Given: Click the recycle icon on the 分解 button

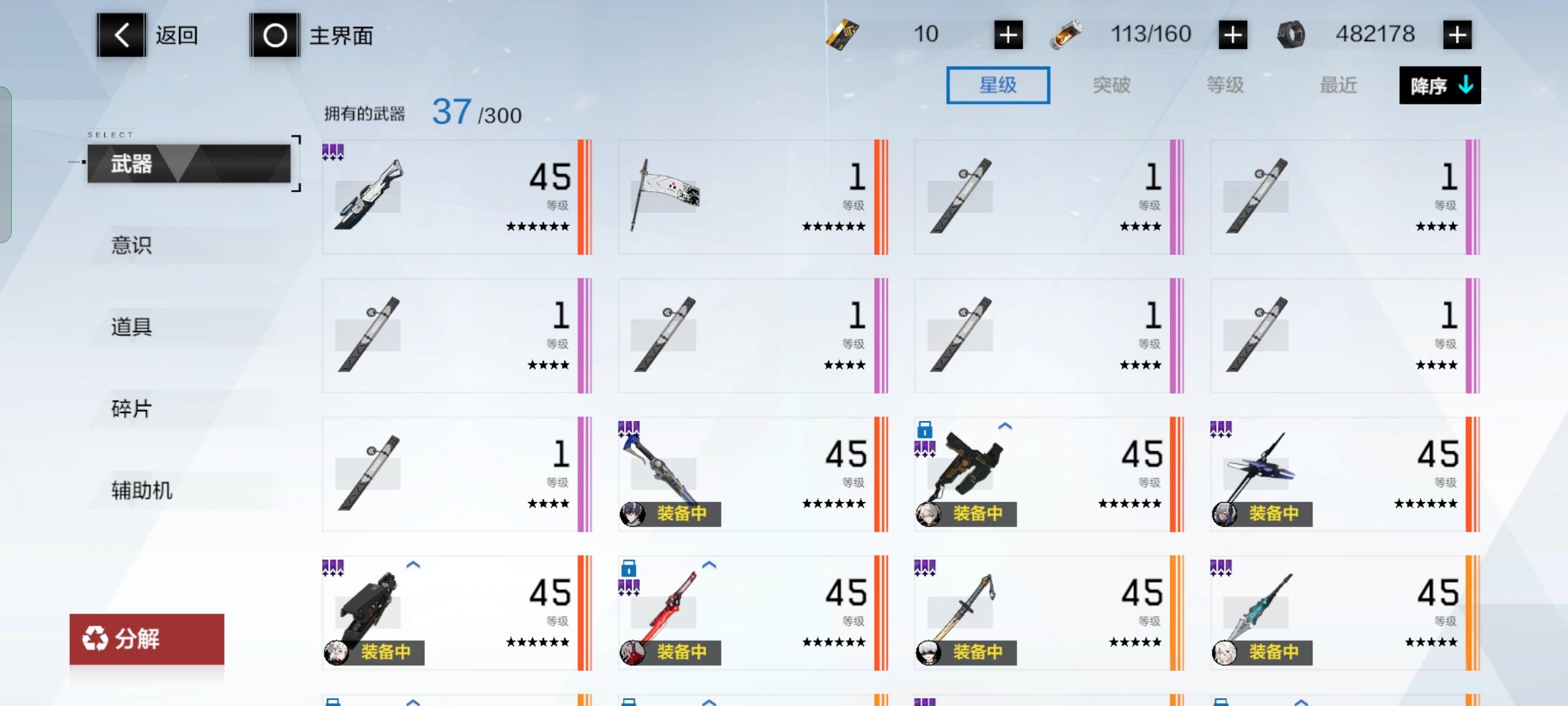Looking at the screenshot, I should coord(97,639).
